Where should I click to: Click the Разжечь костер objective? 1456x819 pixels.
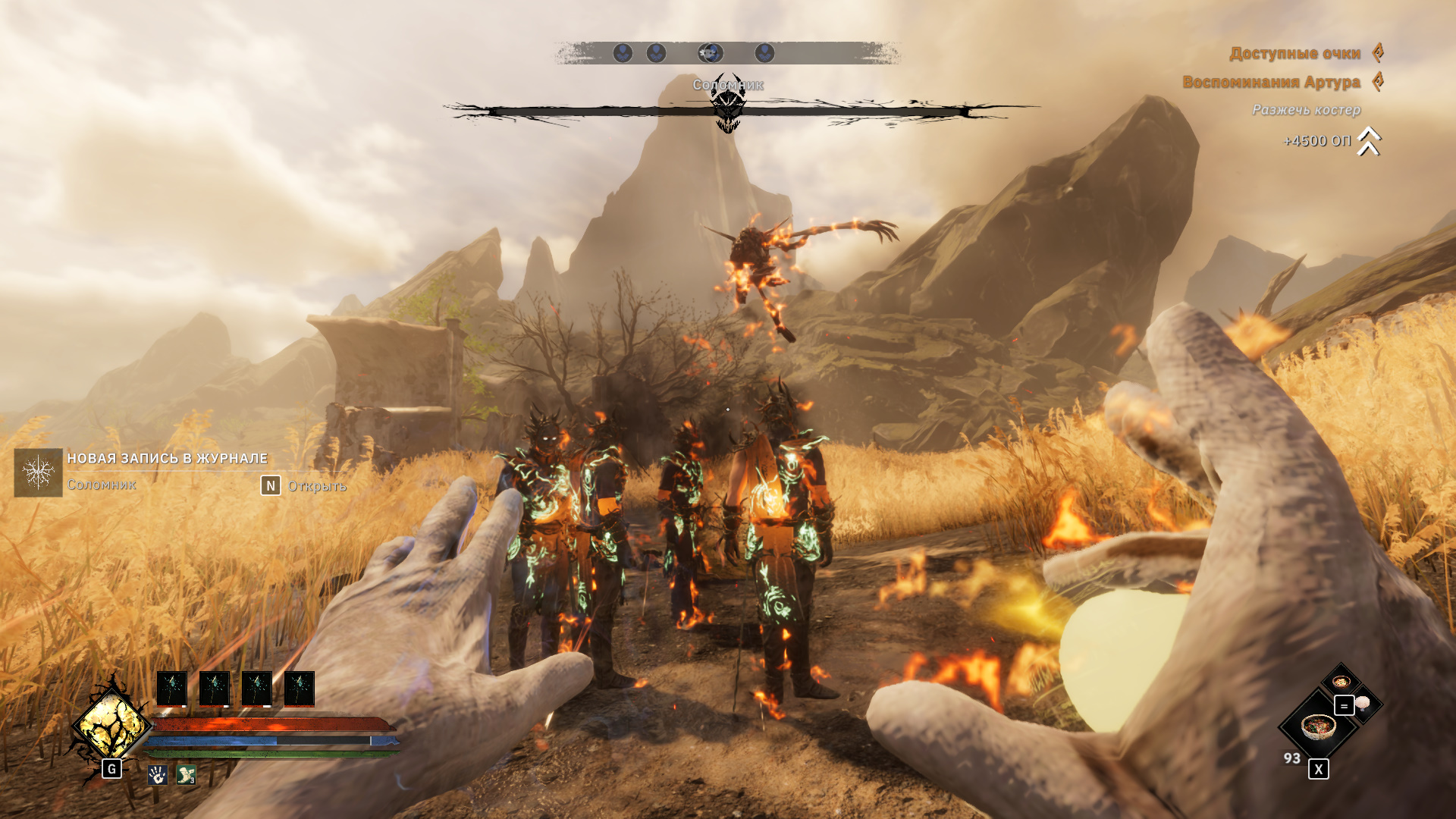click(x=1306, y=110)
